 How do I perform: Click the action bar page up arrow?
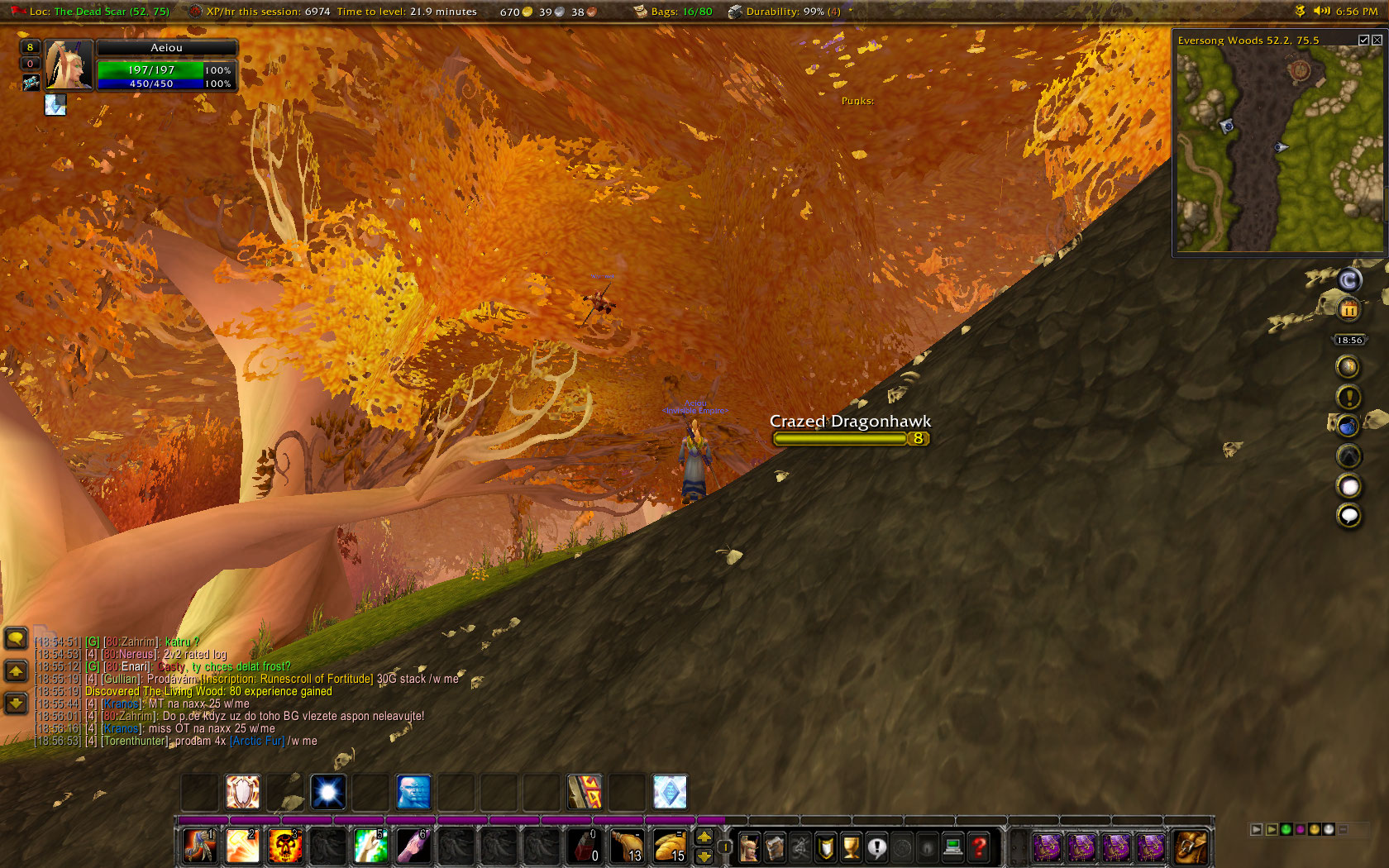coord(704,837)
